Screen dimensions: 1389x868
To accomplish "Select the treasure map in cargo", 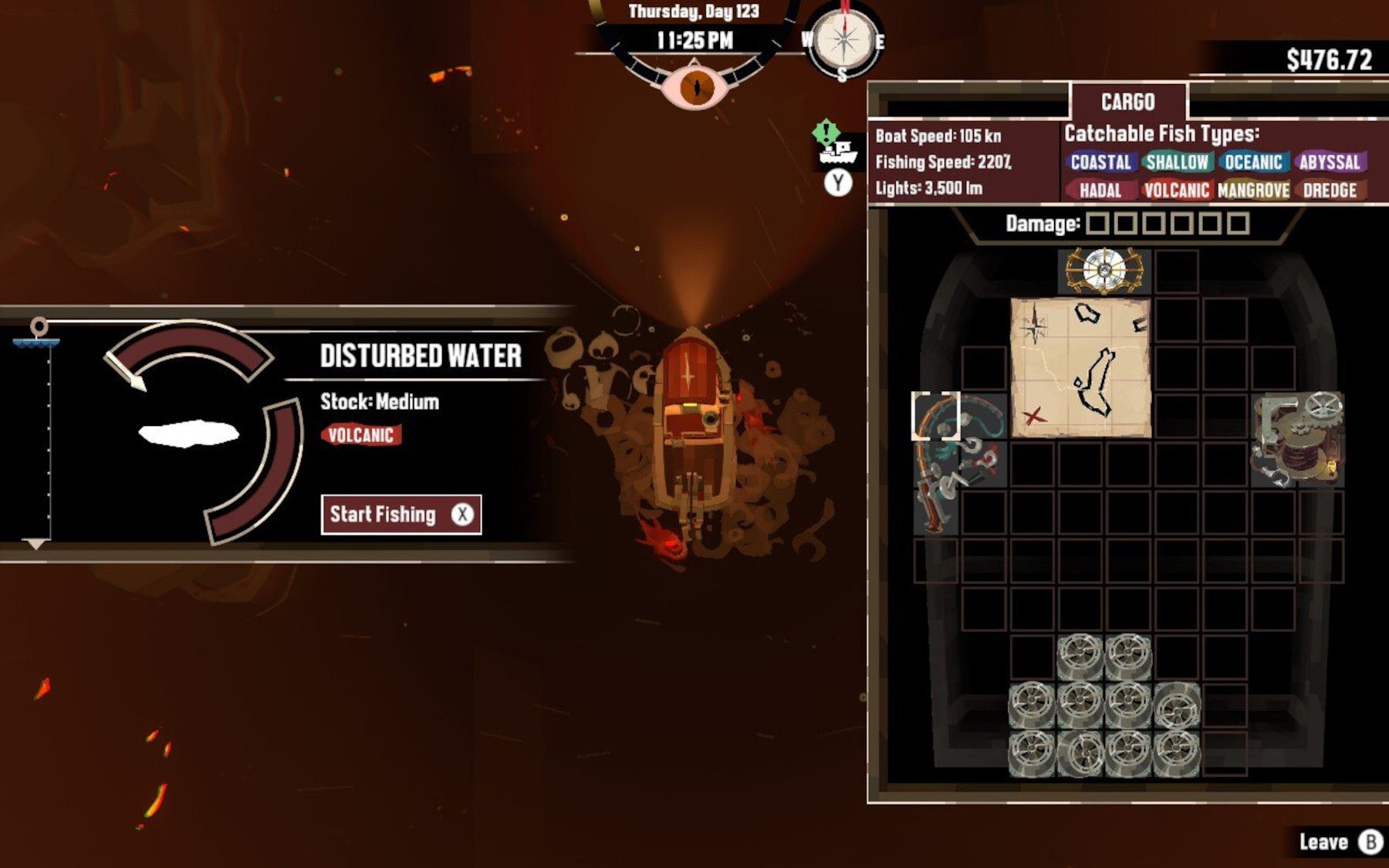I will [x=1080, y=368].
